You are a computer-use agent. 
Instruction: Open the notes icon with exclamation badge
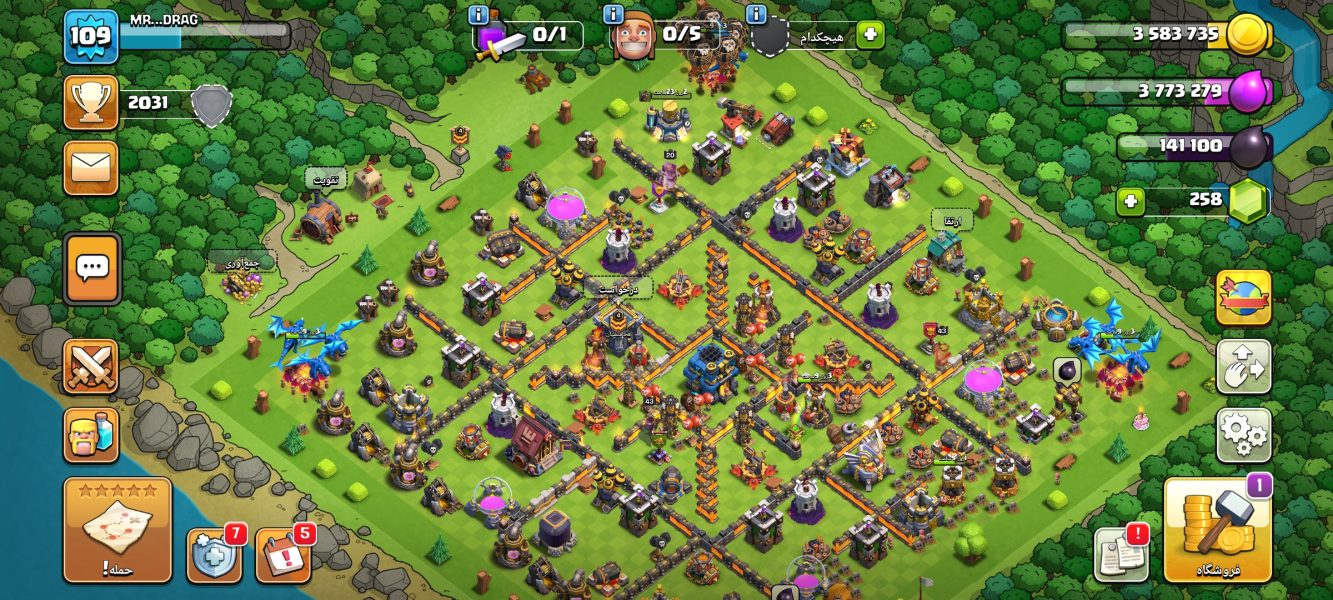[1120, 552]
